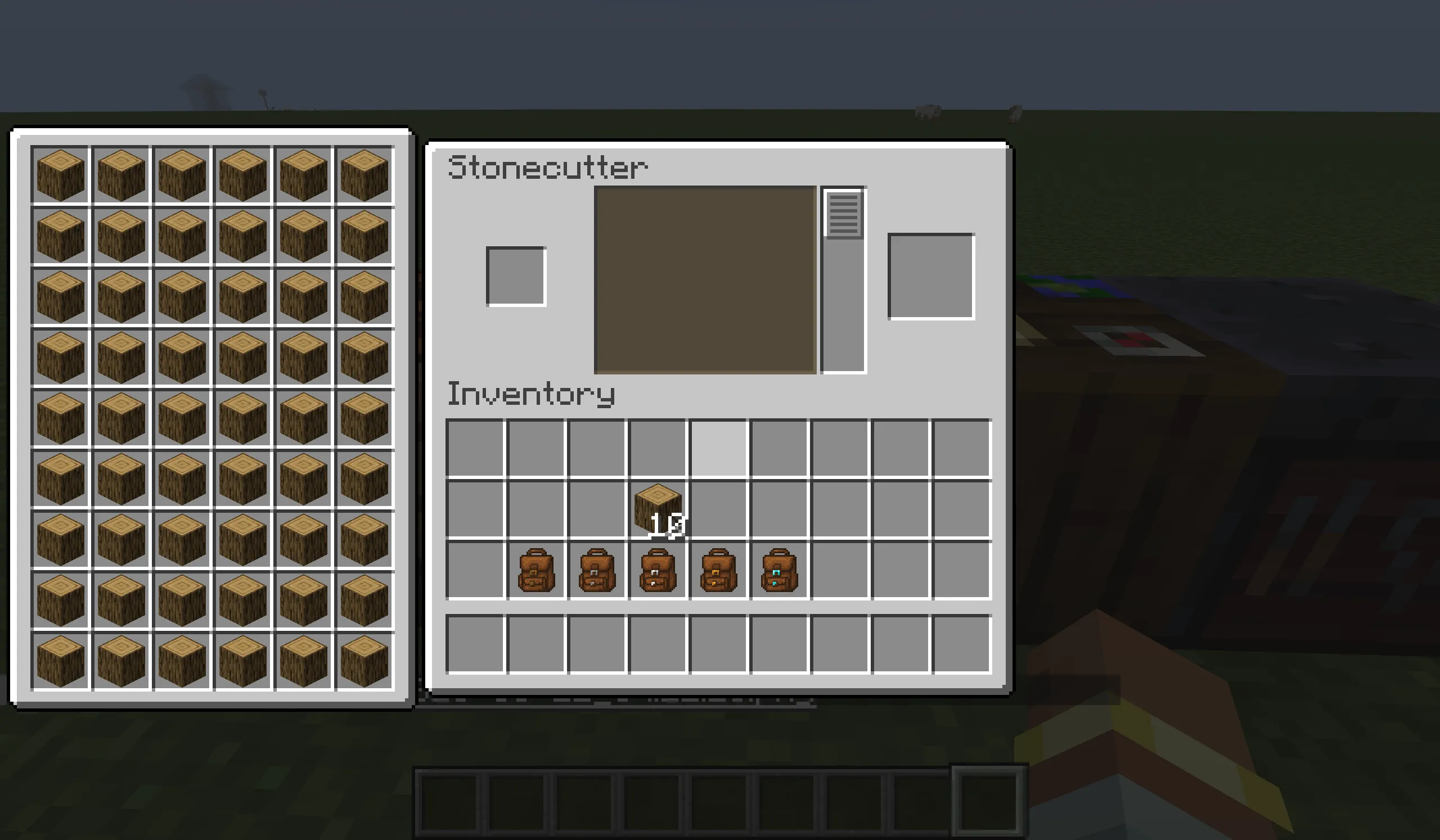Click the Stonecutter title text
The height and width of the screenshot is (840, 1440).
point(548,167)
